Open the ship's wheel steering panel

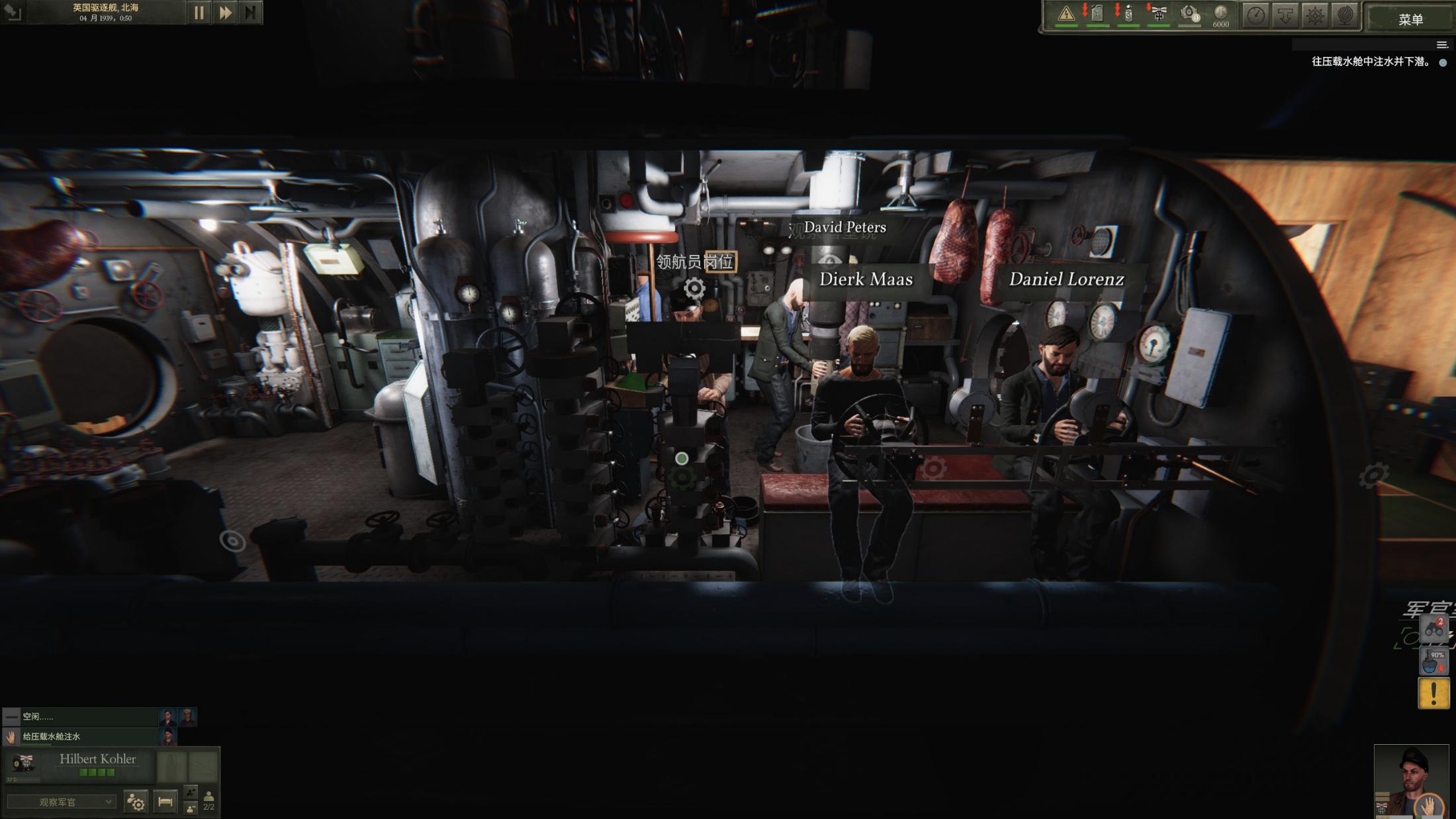1315,15
